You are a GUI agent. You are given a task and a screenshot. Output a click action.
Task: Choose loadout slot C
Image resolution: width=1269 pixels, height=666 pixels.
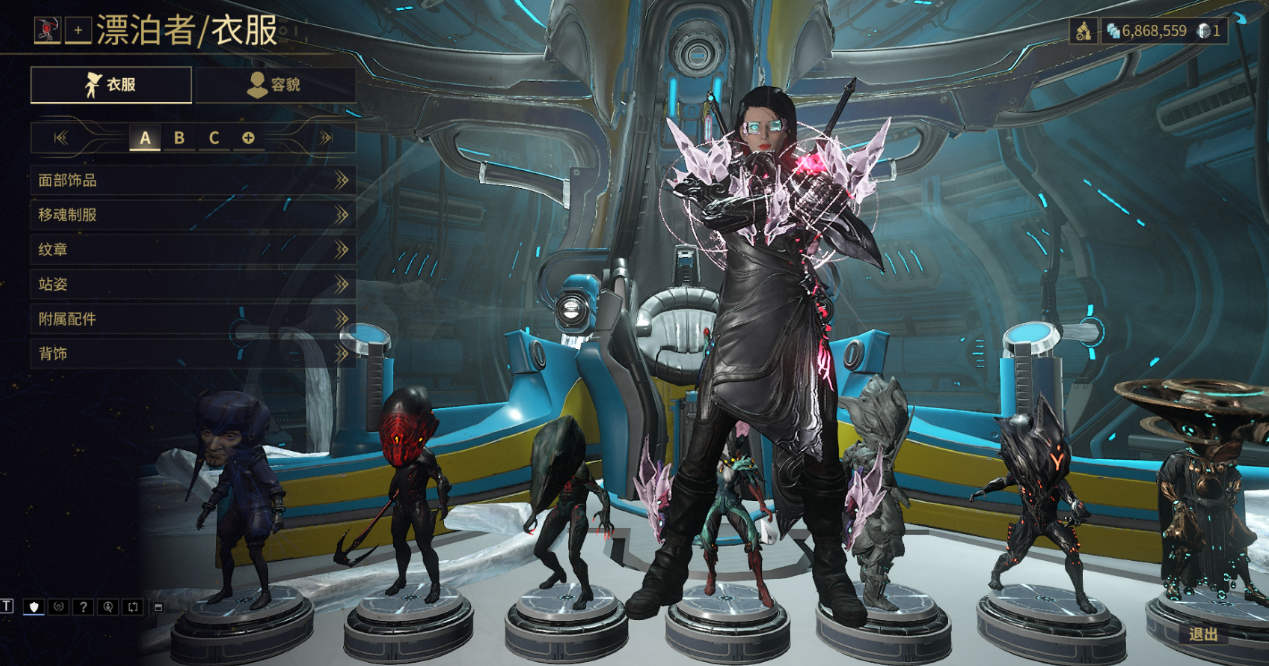pyautogui.click(x=214, y=138)
